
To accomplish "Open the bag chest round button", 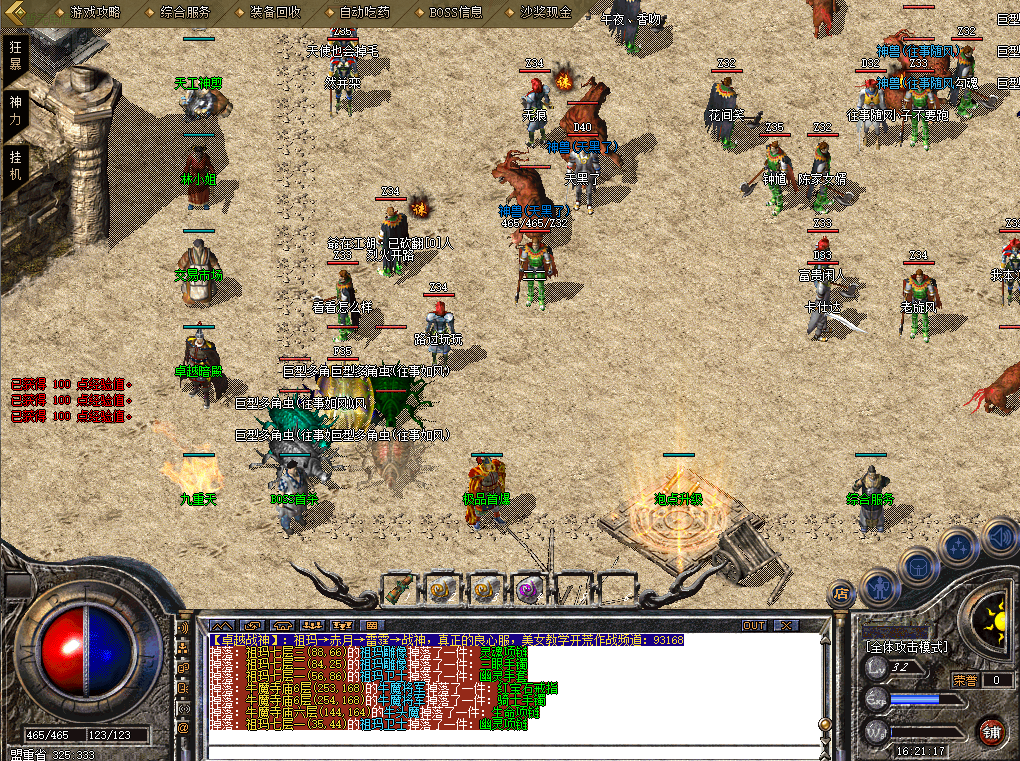I will (919, 566).
